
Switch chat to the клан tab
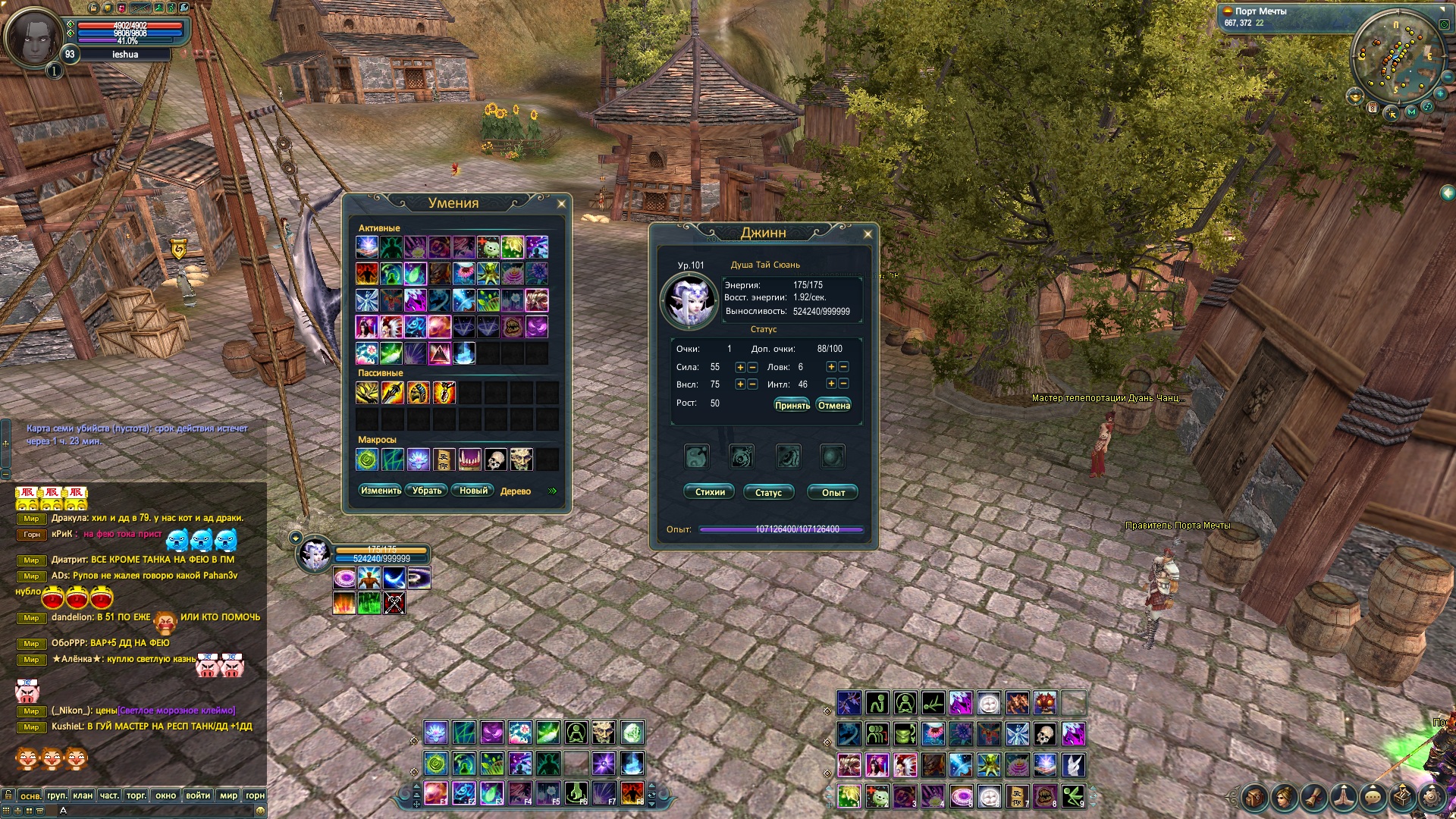click(83, 795)
